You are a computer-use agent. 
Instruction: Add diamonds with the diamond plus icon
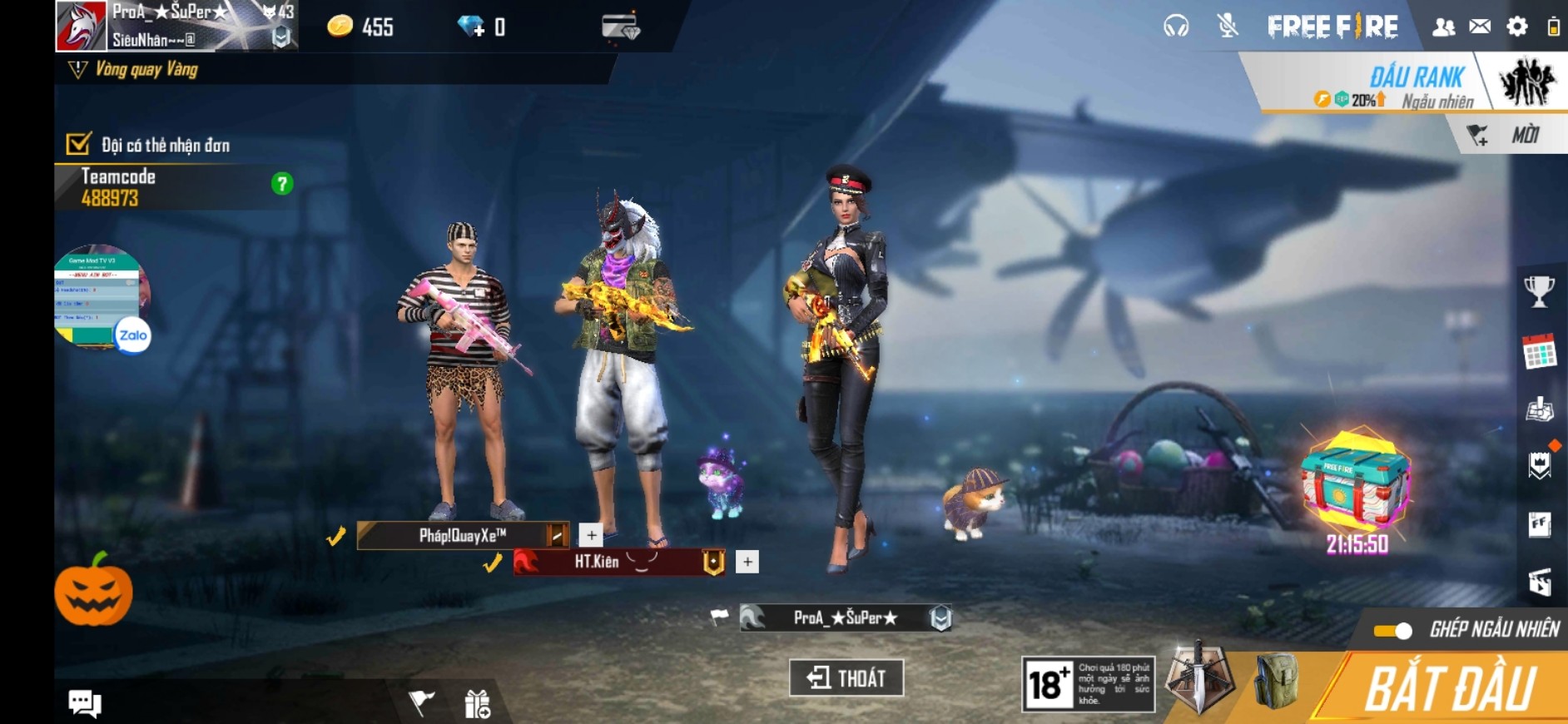point(471,27)
